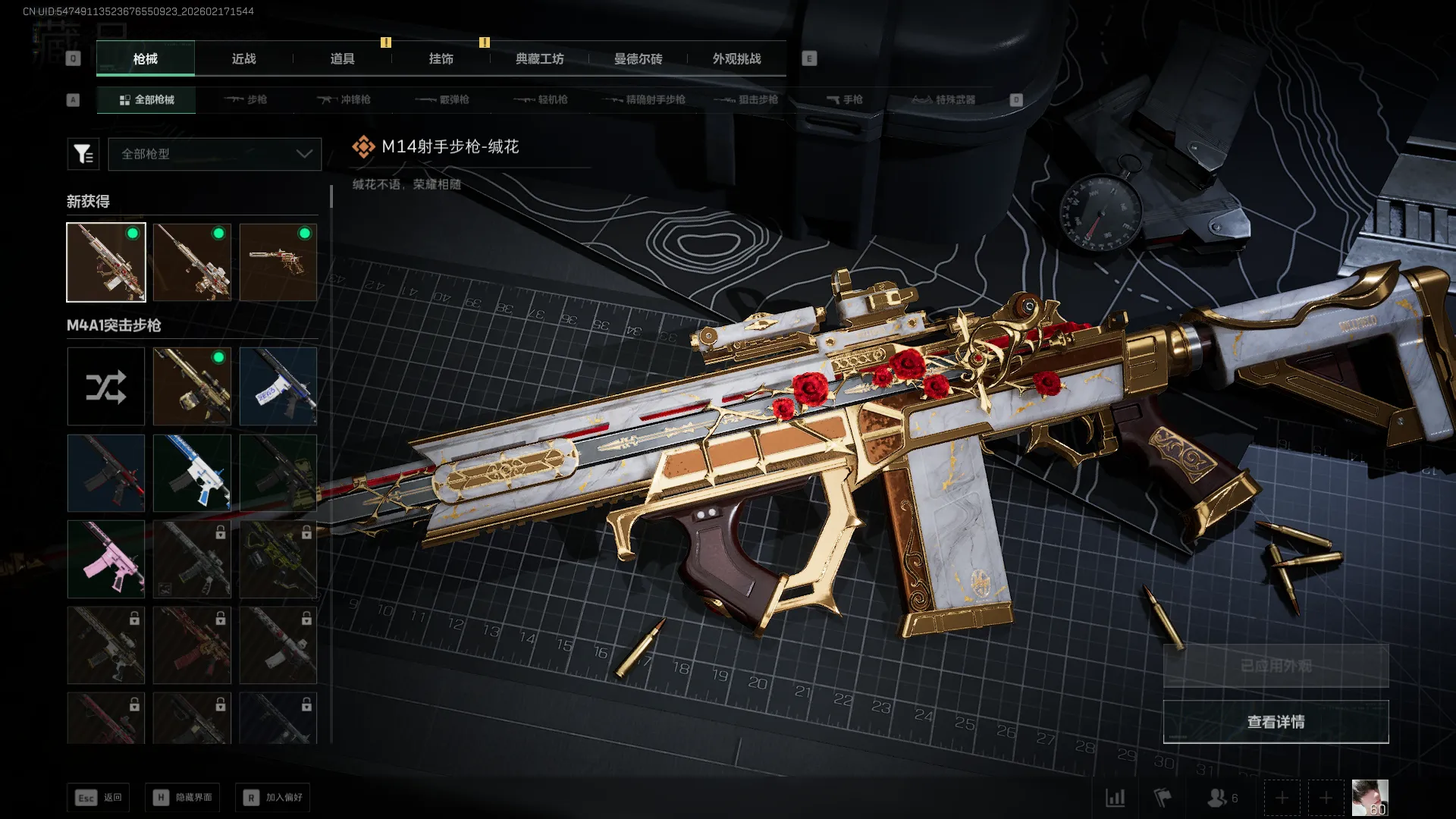Select the random shuffle skin tile
Viewport: 1456px width, 819px height.
106,387
